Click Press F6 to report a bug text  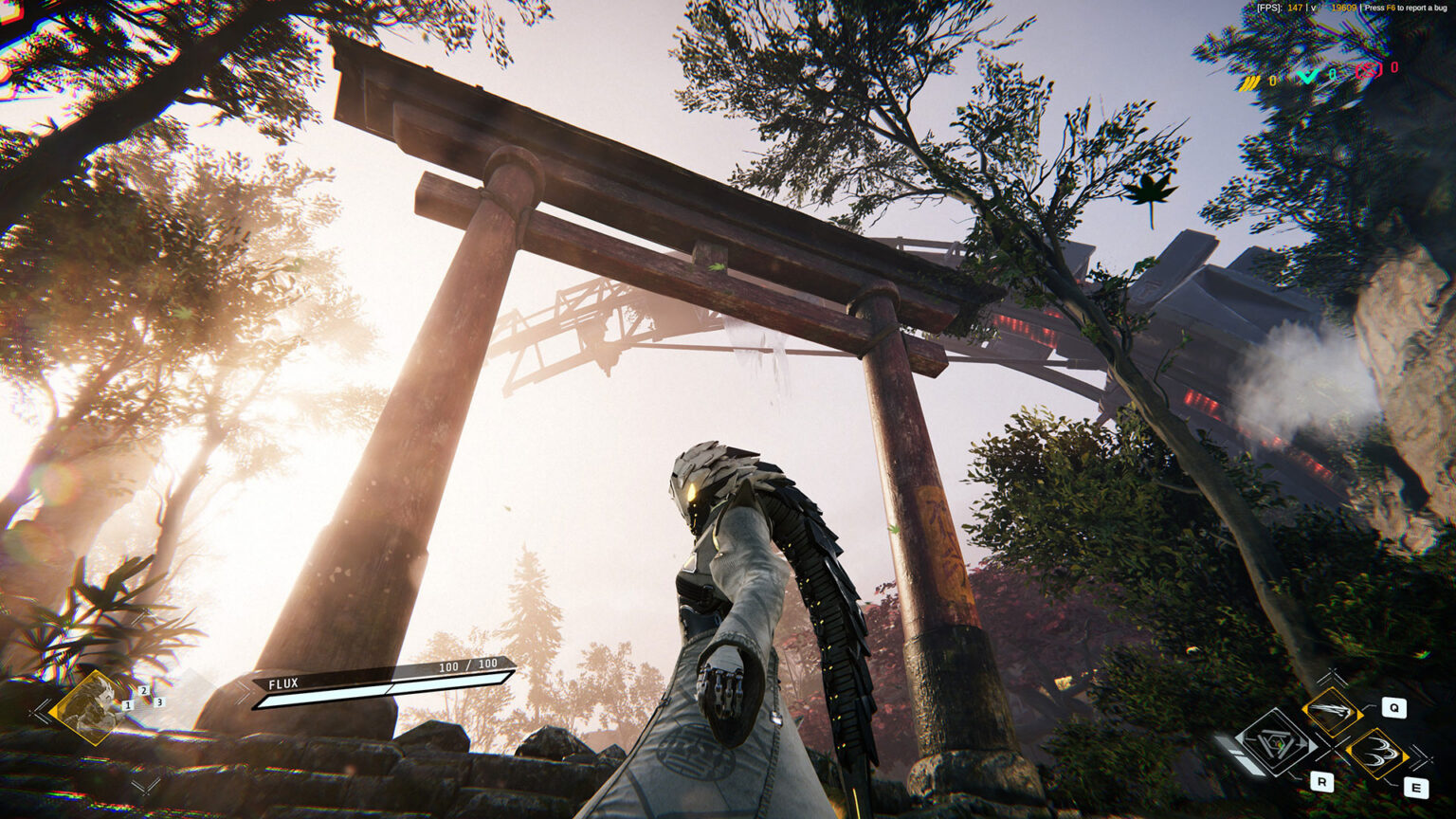coord(1405,7)
